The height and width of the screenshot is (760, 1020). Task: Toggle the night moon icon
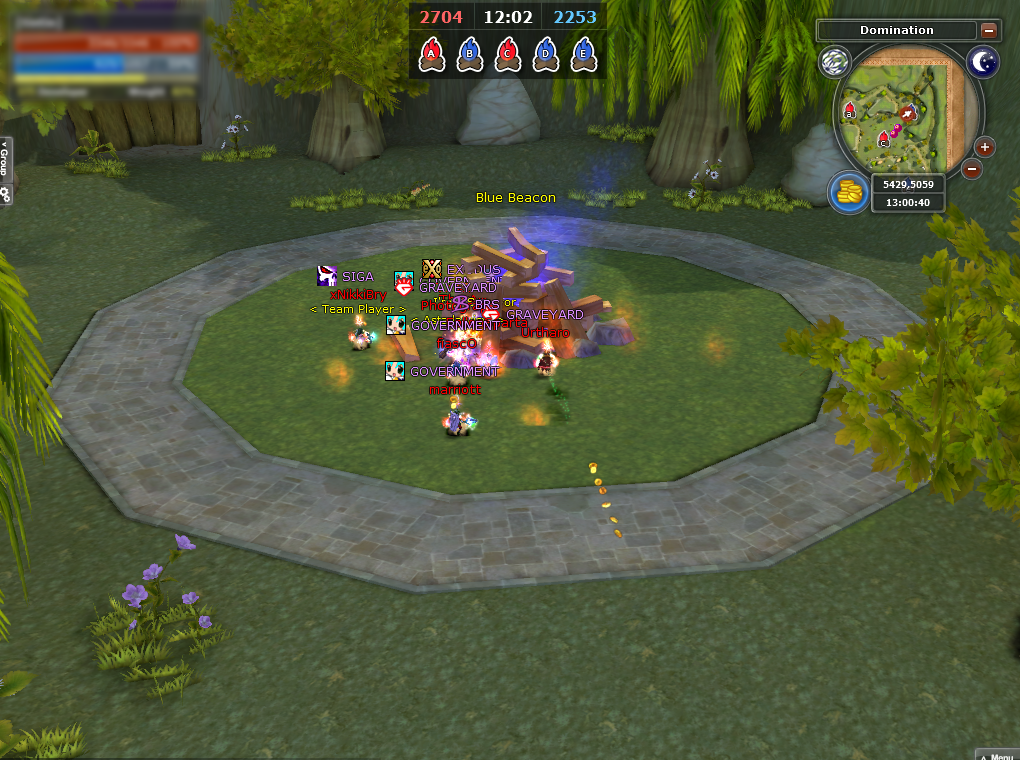[x=983, y=63]
